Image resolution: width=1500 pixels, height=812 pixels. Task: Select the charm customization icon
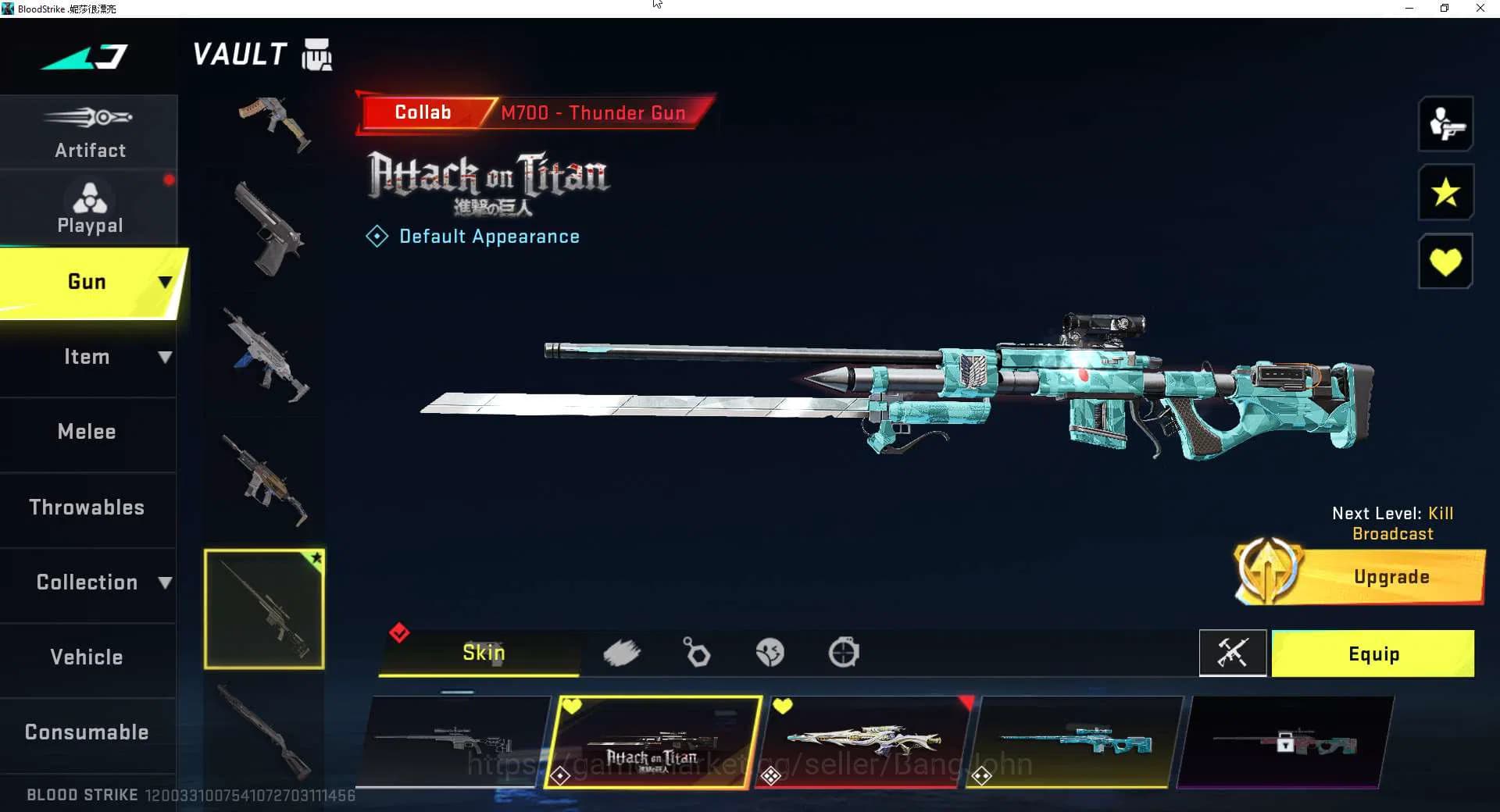click(695, 653)
